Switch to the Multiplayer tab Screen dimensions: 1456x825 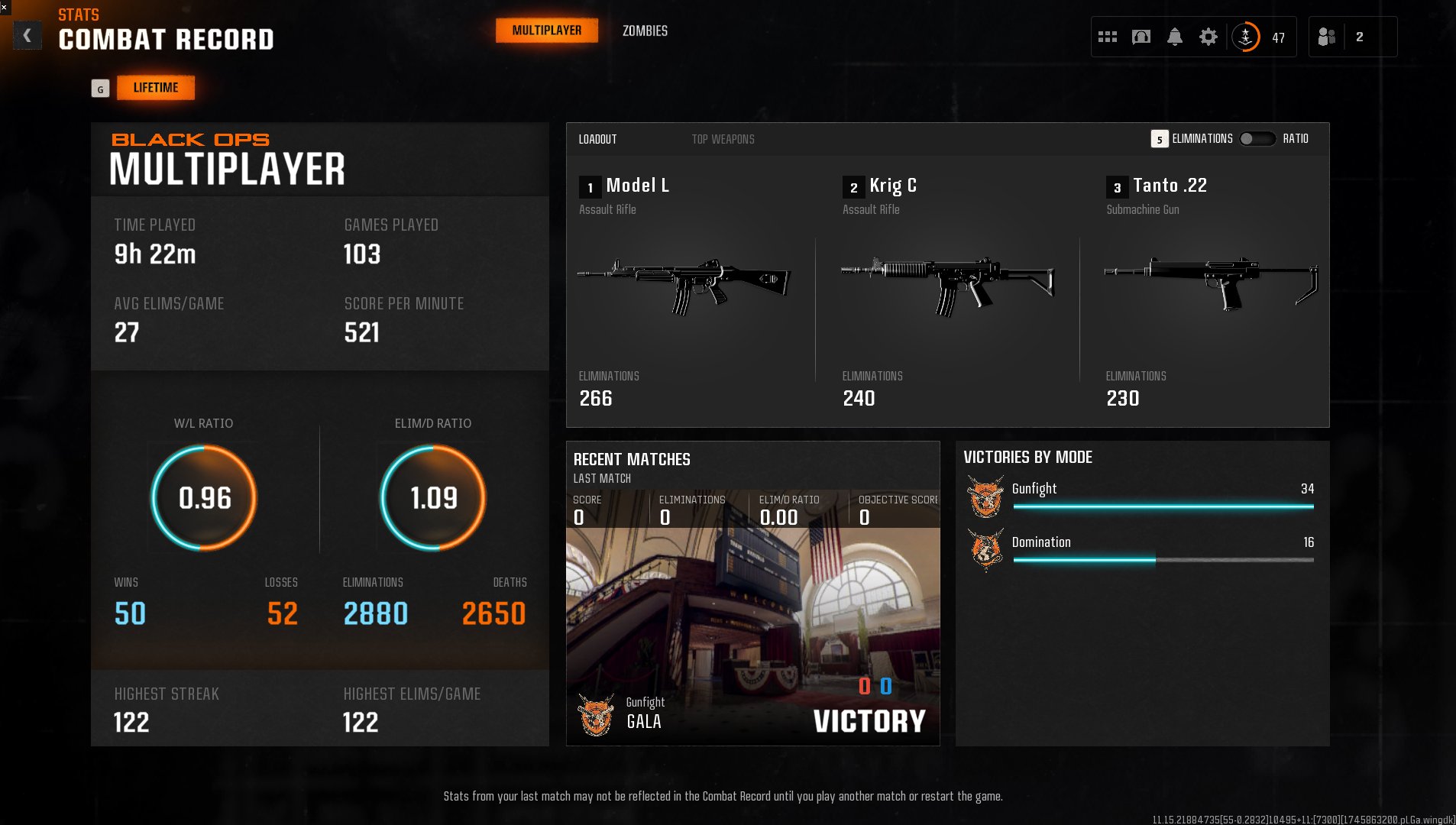click(x=546, y=31)
